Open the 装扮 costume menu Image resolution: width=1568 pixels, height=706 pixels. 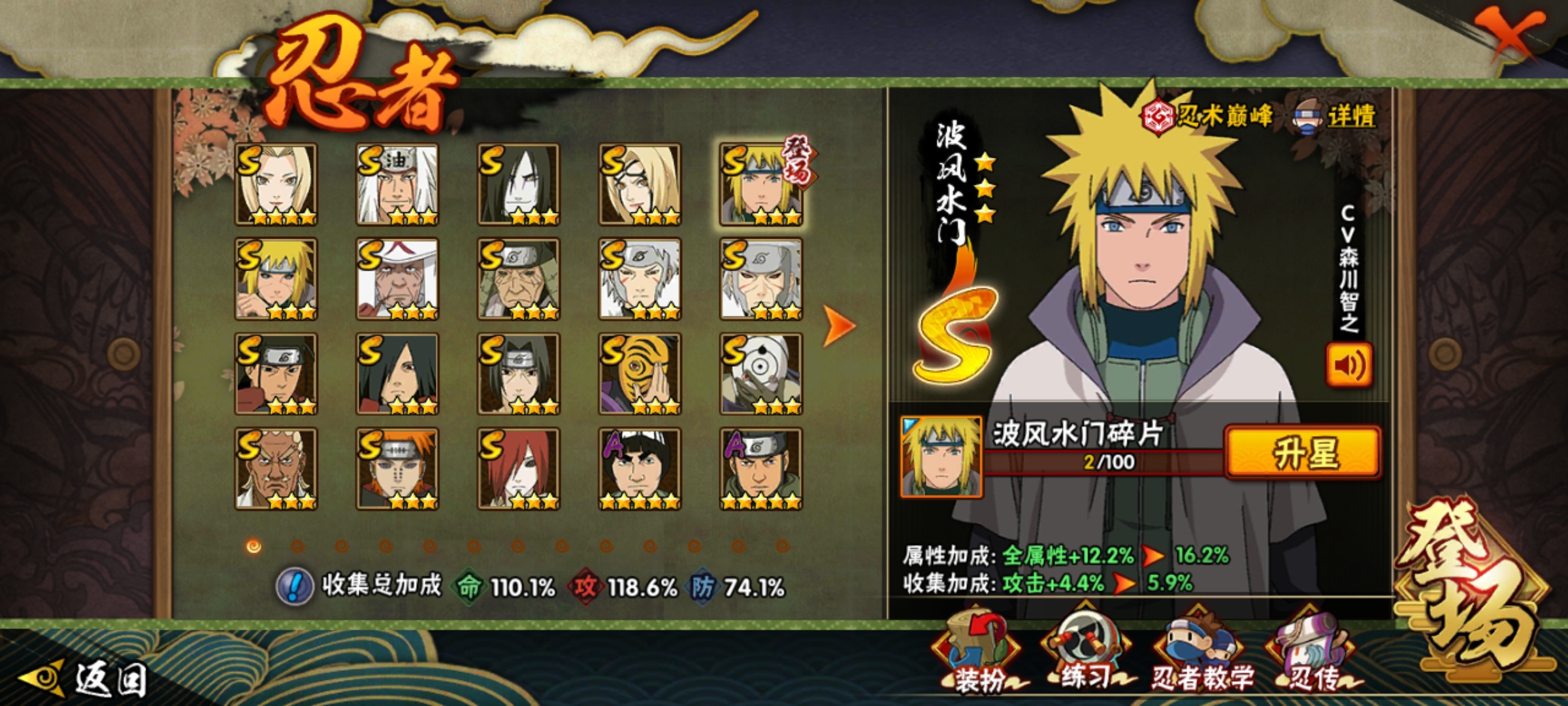point(977,654)
